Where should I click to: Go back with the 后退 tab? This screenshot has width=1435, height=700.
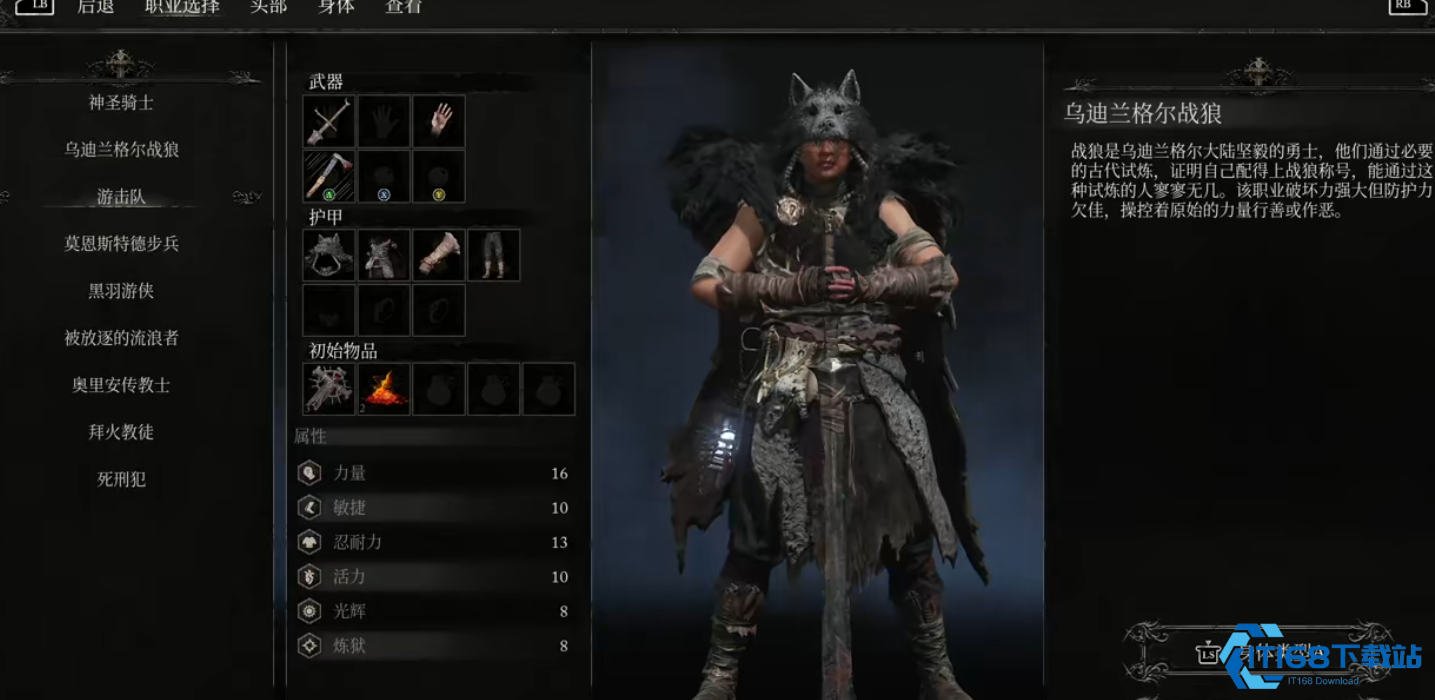tap(96, 7)
